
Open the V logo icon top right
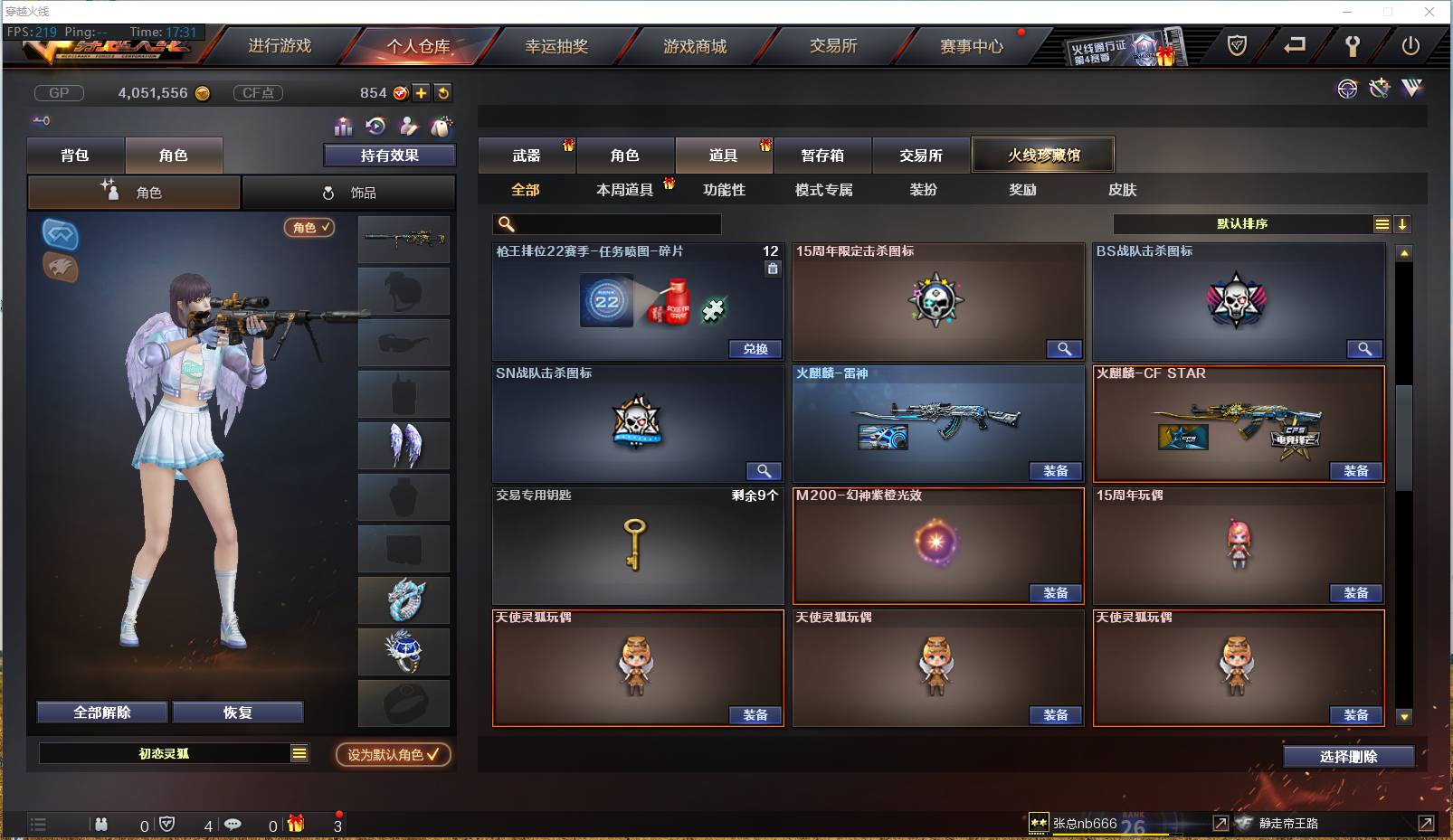[x=1411, y=88]
